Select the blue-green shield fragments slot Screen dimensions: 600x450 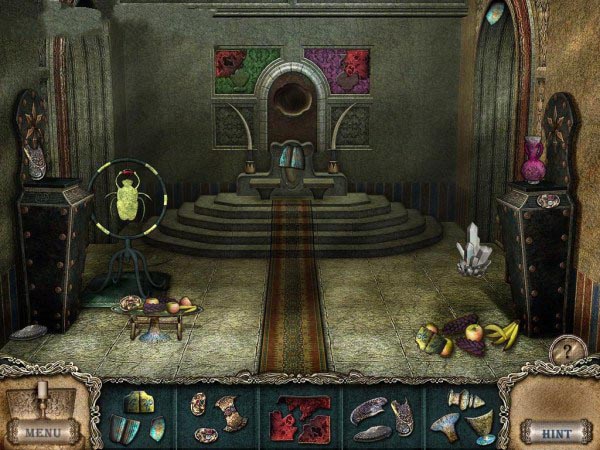point(139,417)
